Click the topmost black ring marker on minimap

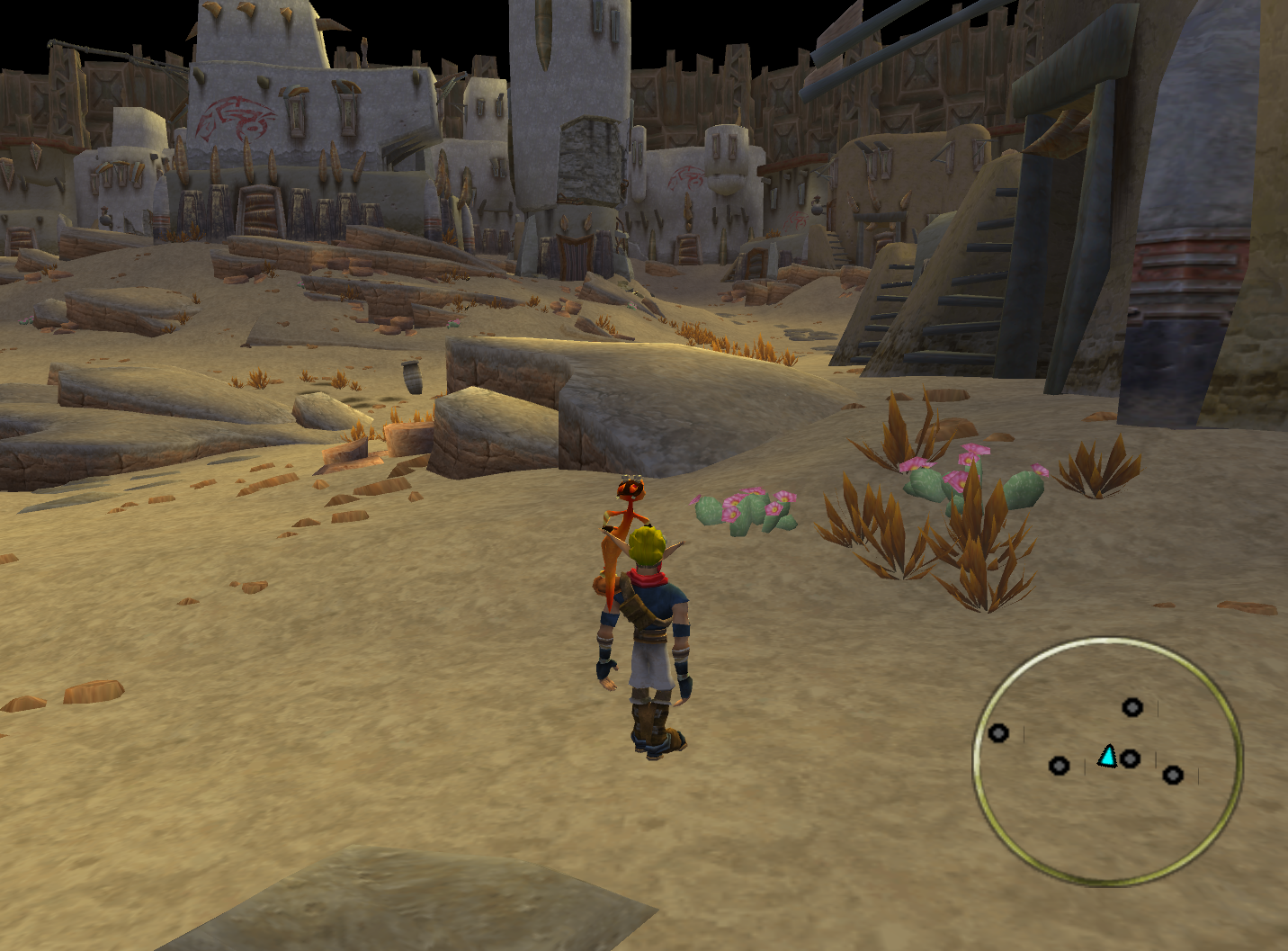coord(1132,708)
